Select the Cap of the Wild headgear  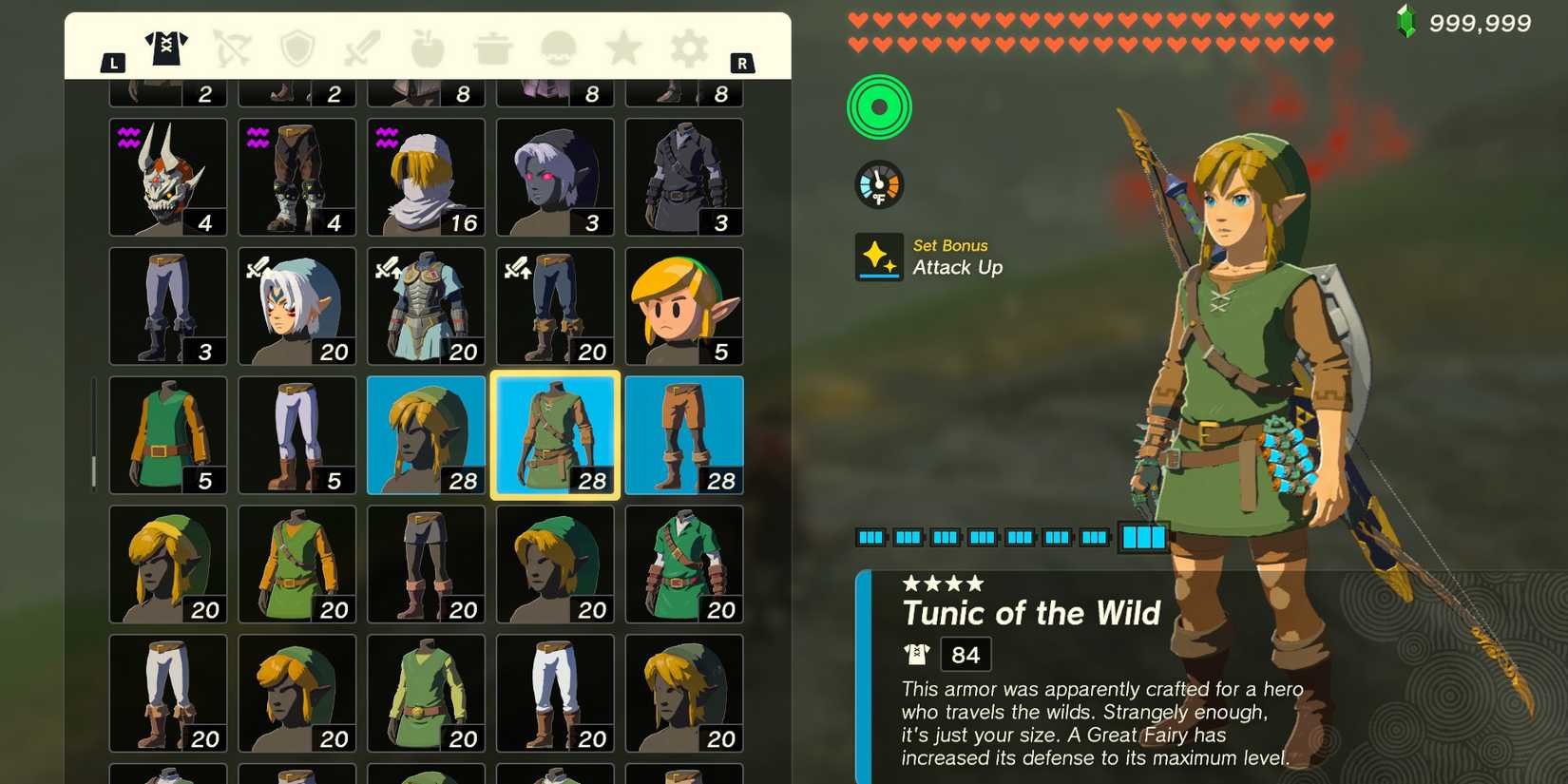(x=426, y=434)
